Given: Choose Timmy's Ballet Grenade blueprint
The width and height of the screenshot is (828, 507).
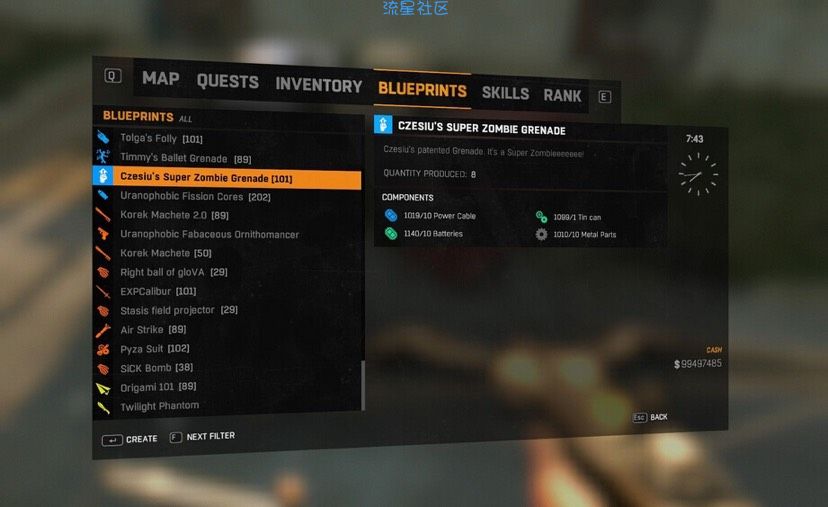Looking at the screenshot, I should click(185, 158).
